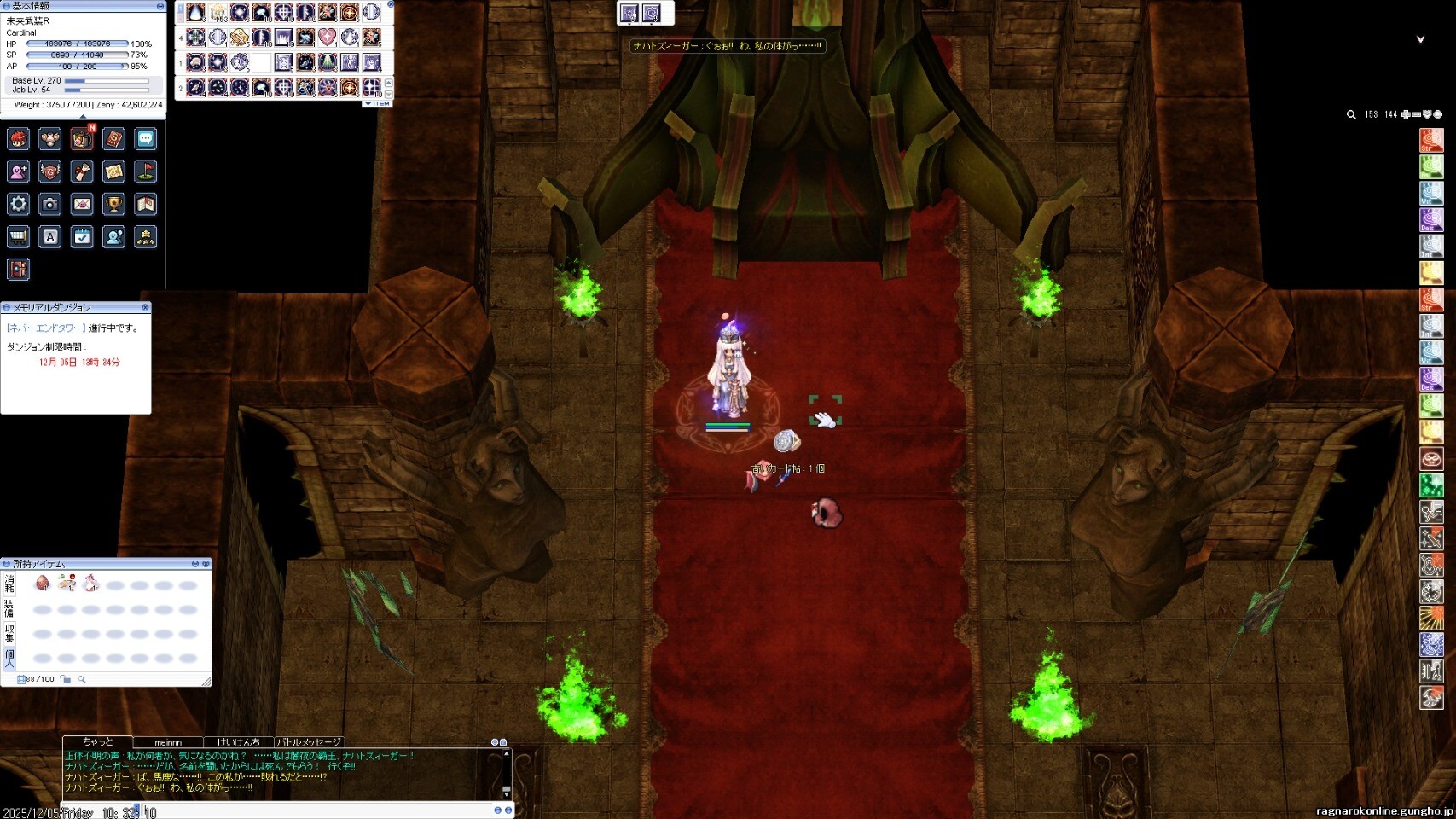The height and width of the screenshot is (819, 1456).
Task: Close the メモリアルダンジョン window
Action: [x=145, y=307]
